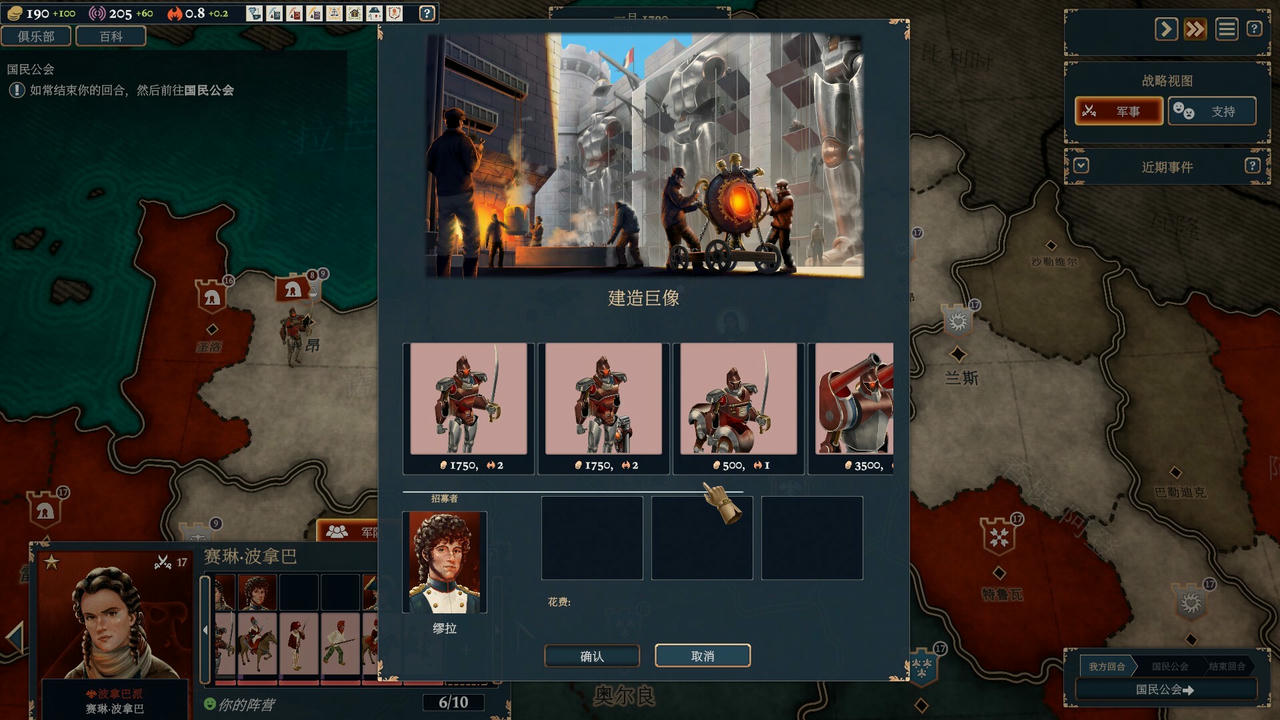Click the double-arrow fast end-turn icon
Image resolution: width=1280 pixels, height=720 pixels.
[x=1194, y=29]
